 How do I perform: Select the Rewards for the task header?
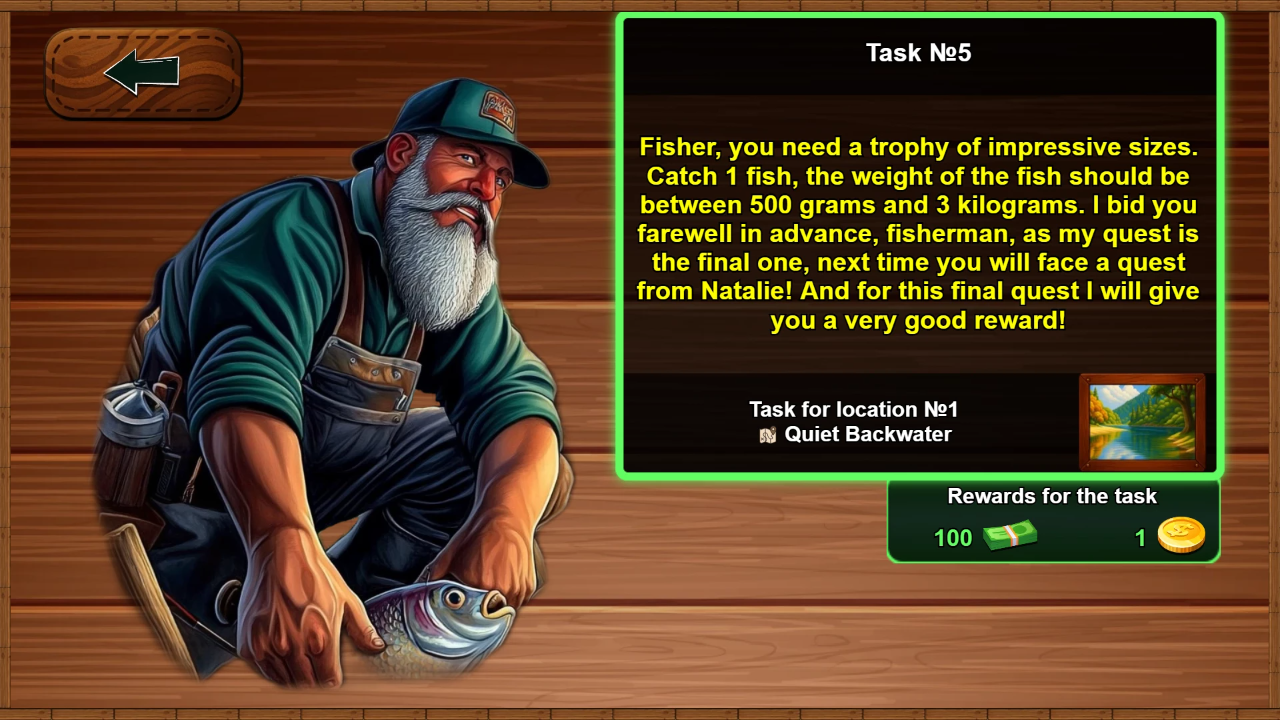point(1051,496)
